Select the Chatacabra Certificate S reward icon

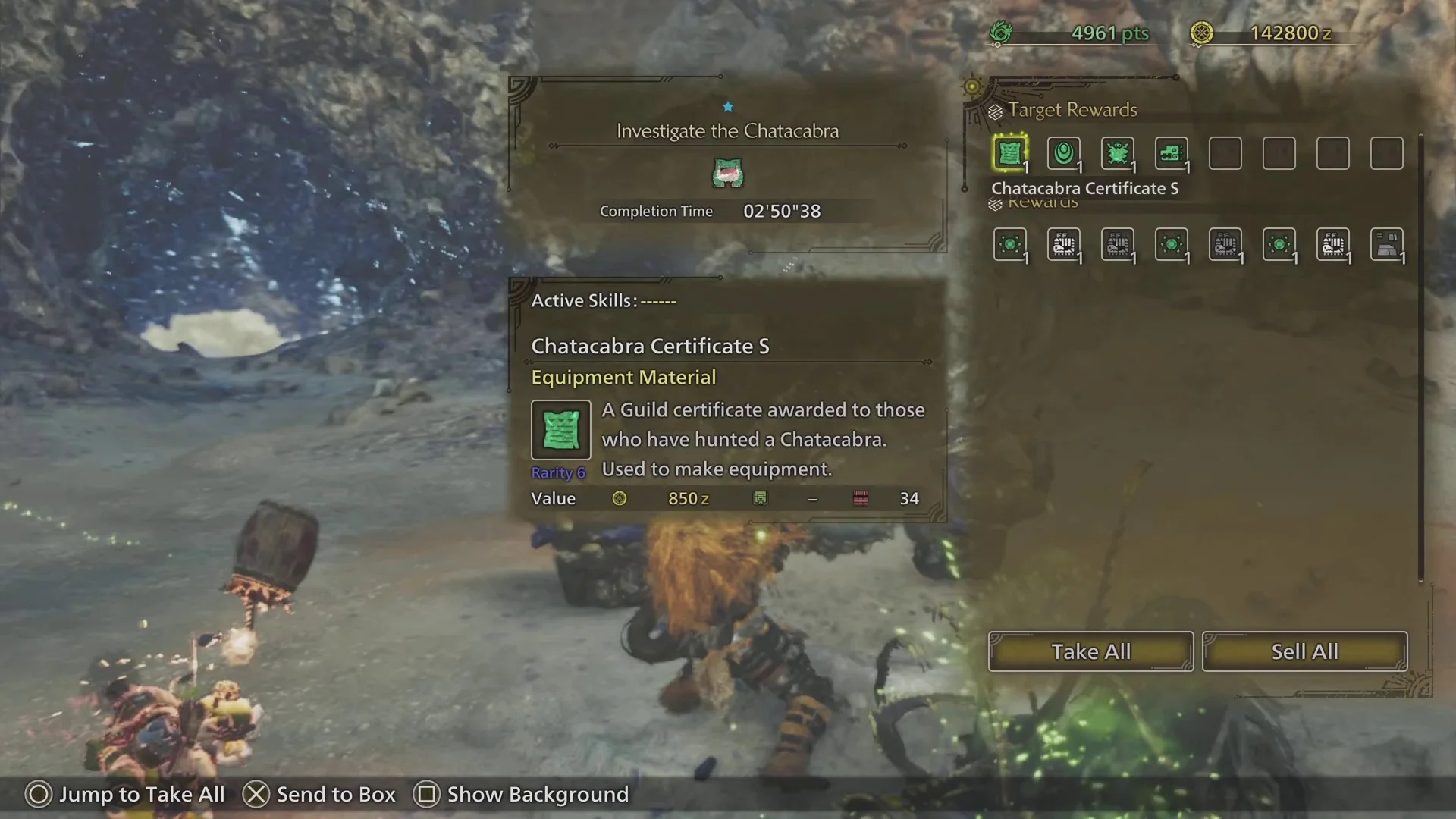[x=1011, y=153]
